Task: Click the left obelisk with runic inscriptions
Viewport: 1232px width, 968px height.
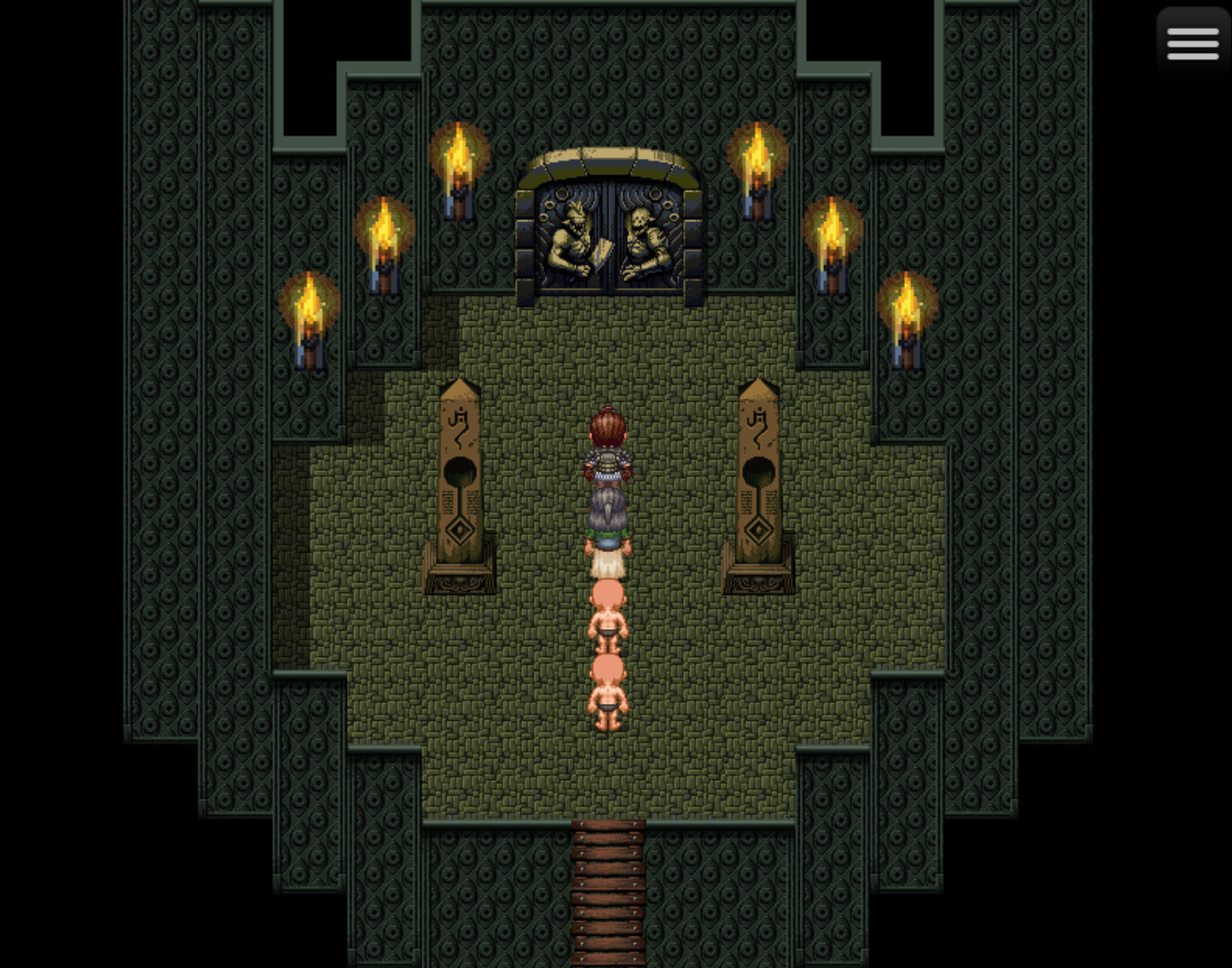Action: pos(457,476)
